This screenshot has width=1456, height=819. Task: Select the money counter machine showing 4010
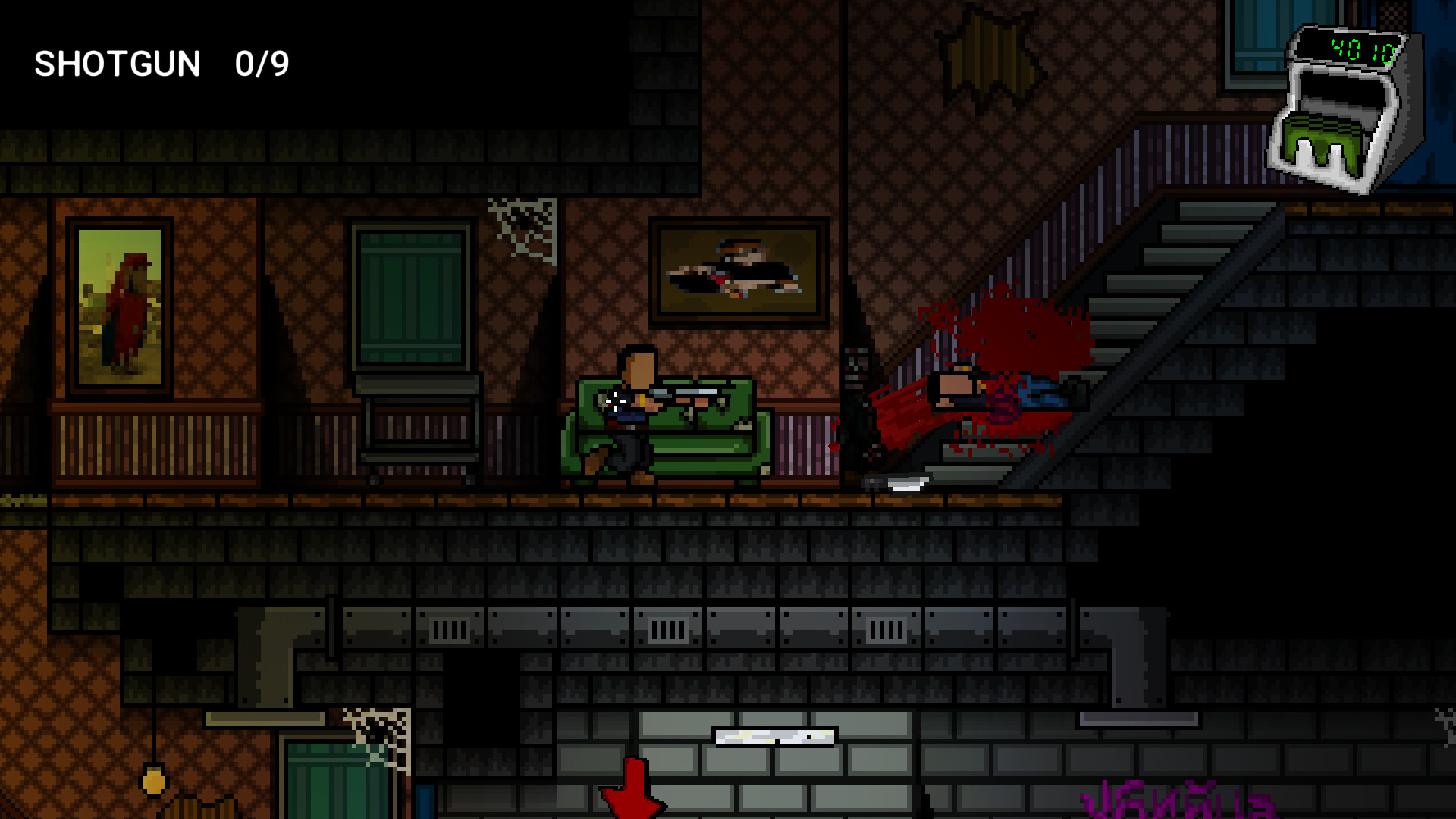tap(1342, 106)
